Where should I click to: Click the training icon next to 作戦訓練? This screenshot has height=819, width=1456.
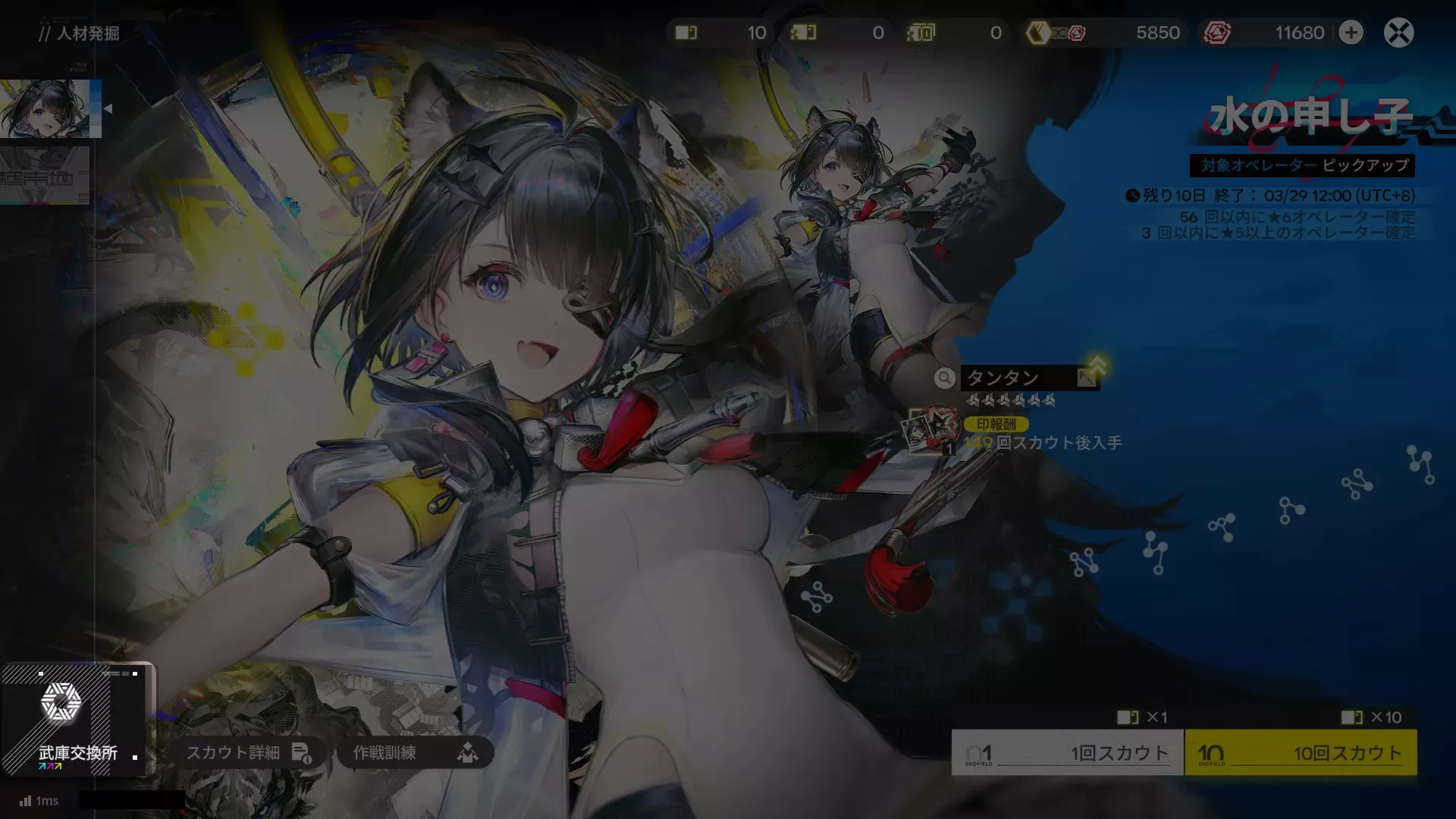[470, 753]
